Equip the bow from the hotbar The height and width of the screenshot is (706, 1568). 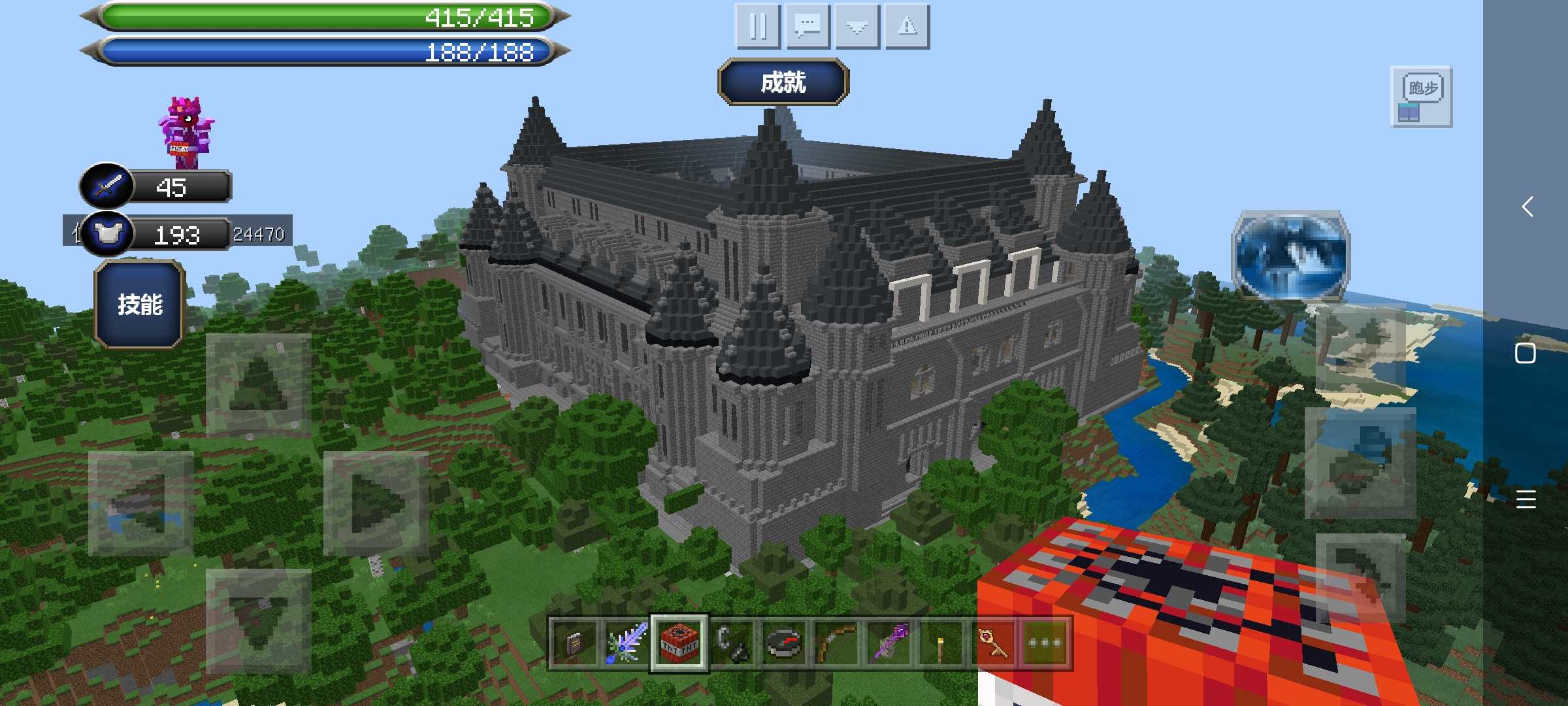pyautogui.click(x=836, y=643)
